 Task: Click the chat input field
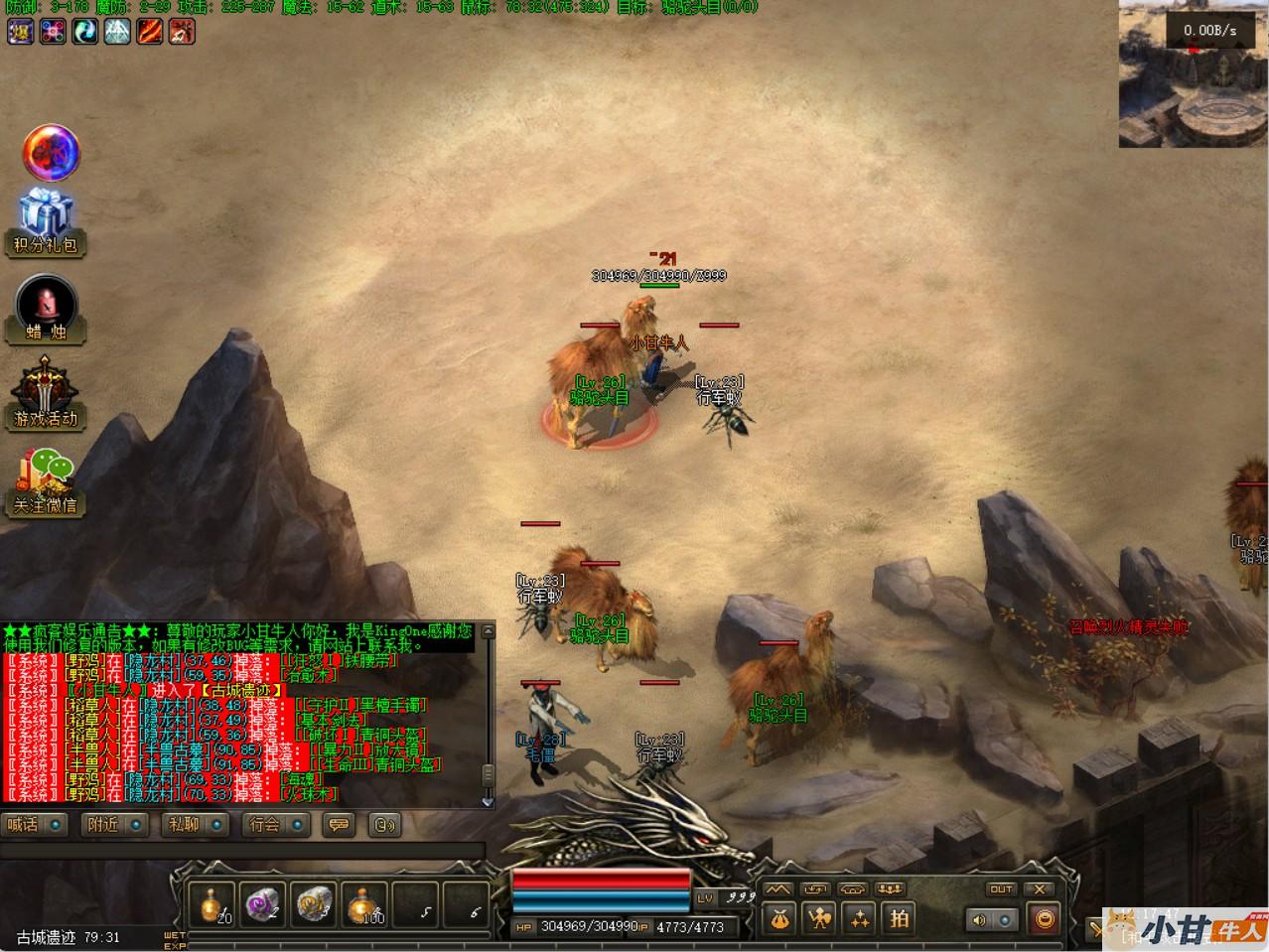pyautogui.click(x=241, y=851)
